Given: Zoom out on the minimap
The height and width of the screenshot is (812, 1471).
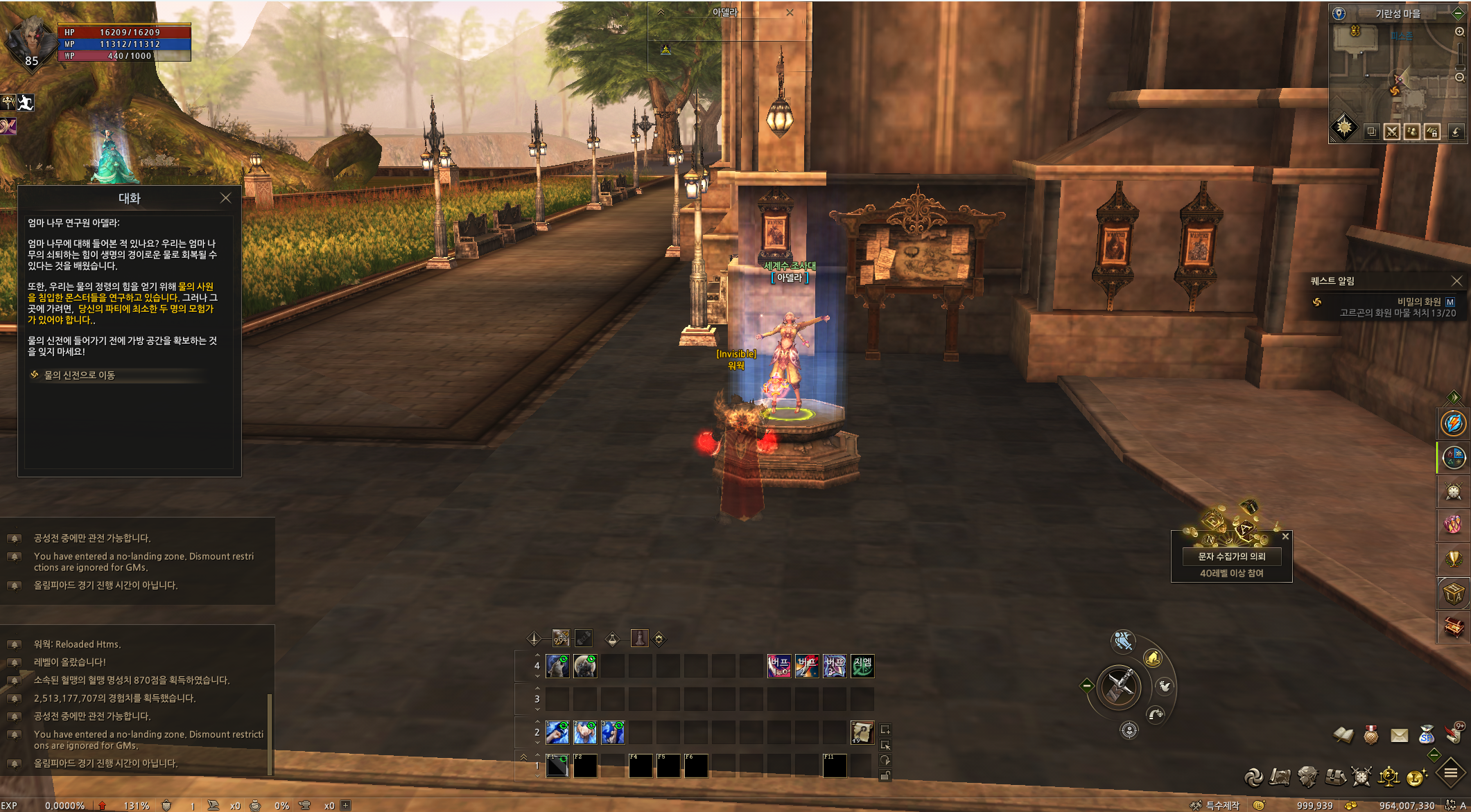Looking at the screenshot, I should coord(1459,78).
